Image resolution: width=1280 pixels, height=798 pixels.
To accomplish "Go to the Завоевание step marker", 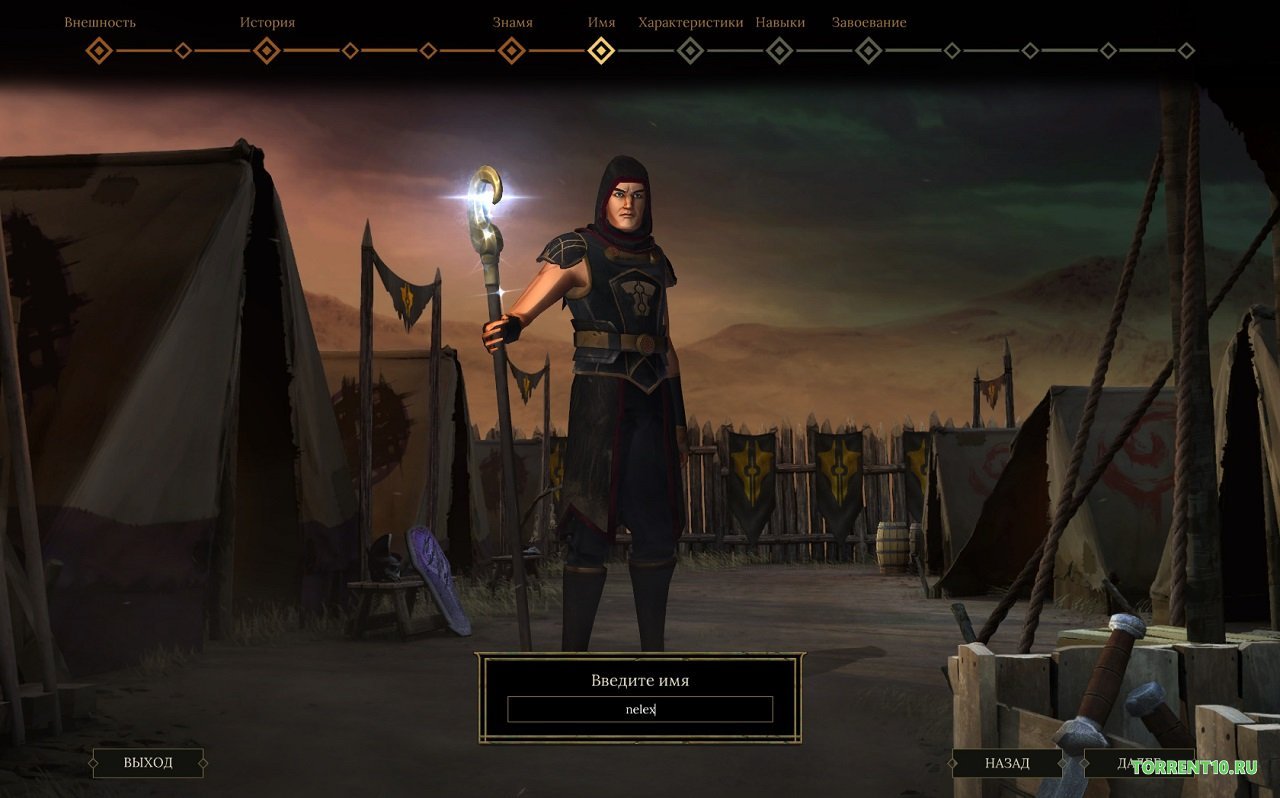I will click(869, 50).
